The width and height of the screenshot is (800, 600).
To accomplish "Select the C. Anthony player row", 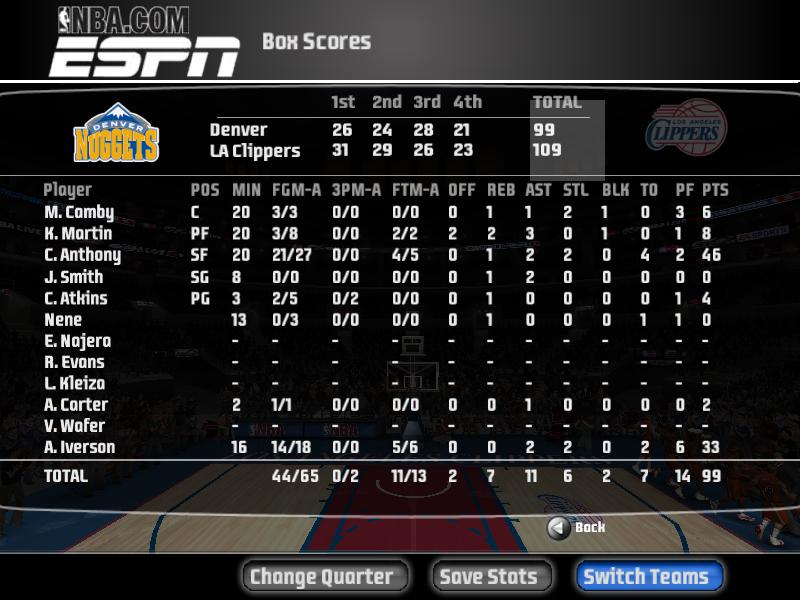I will point(83,255).
